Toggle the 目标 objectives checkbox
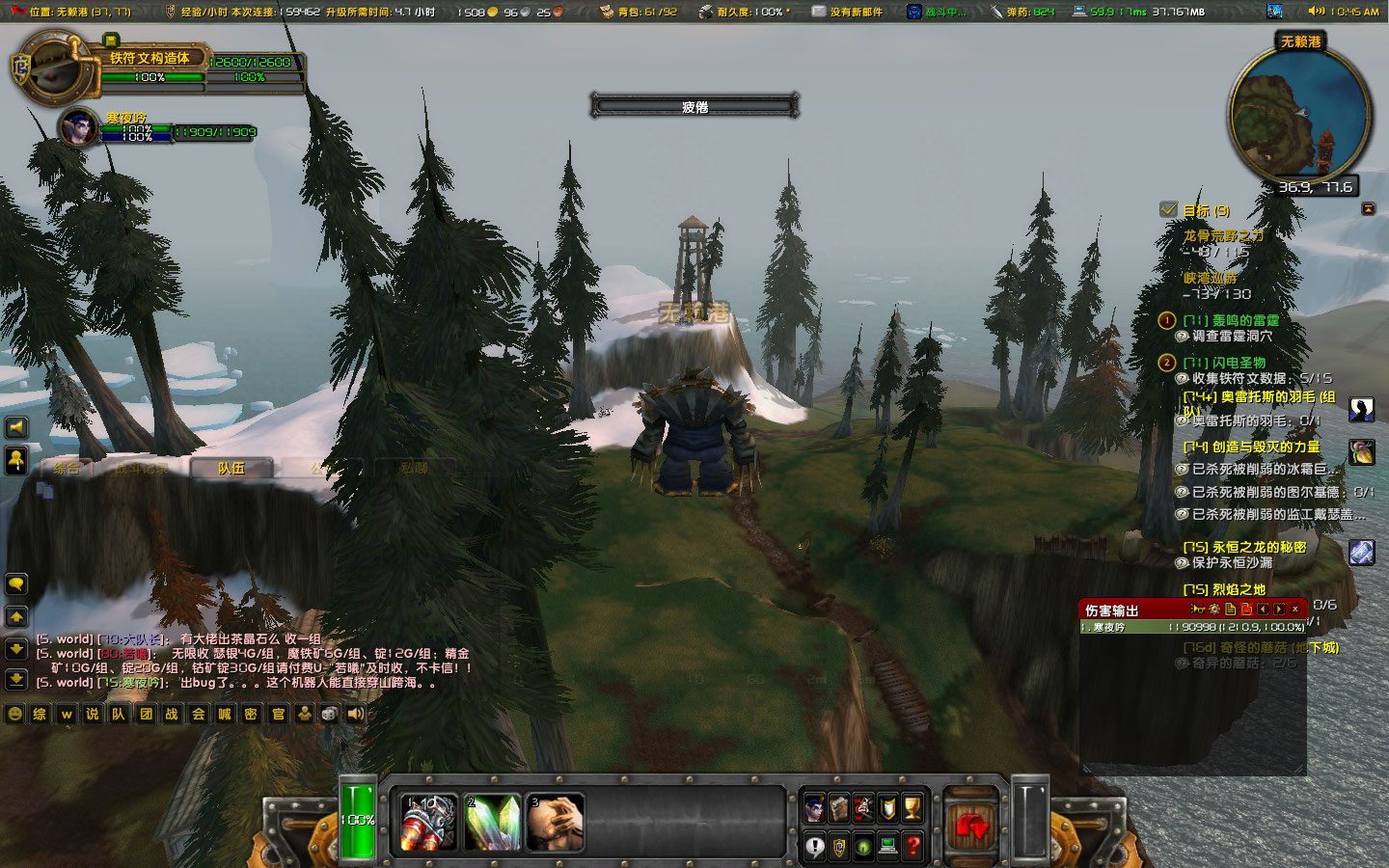Screen dimensions: 1389x868 [x=1168, y=209]
